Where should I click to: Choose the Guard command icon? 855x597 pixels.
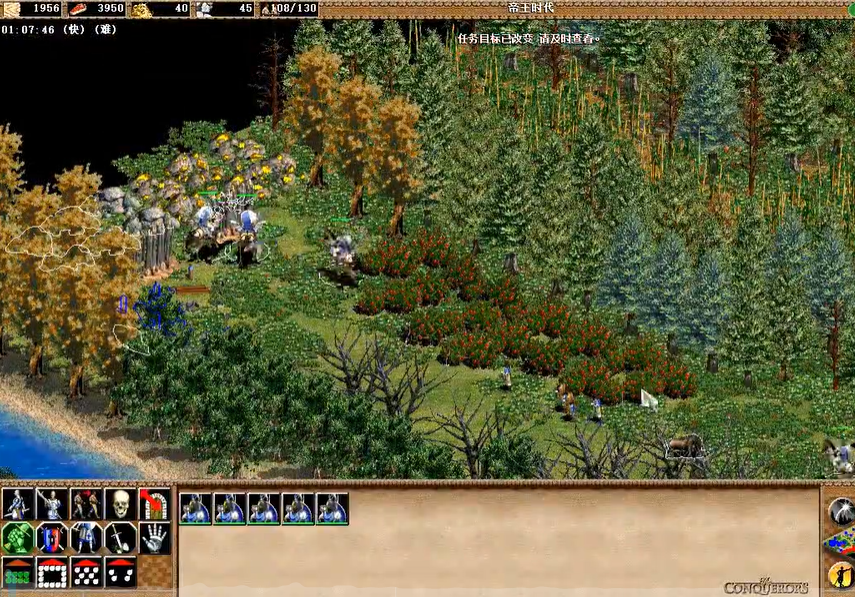pos(52,504)
